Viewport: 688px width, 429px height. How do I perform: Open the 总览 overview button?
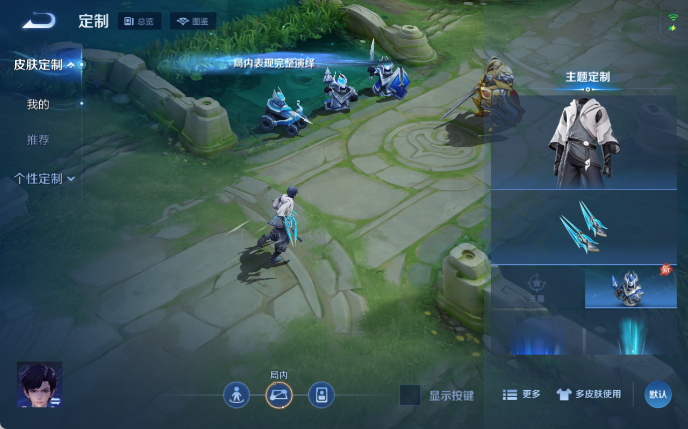(x=139, y=21)
